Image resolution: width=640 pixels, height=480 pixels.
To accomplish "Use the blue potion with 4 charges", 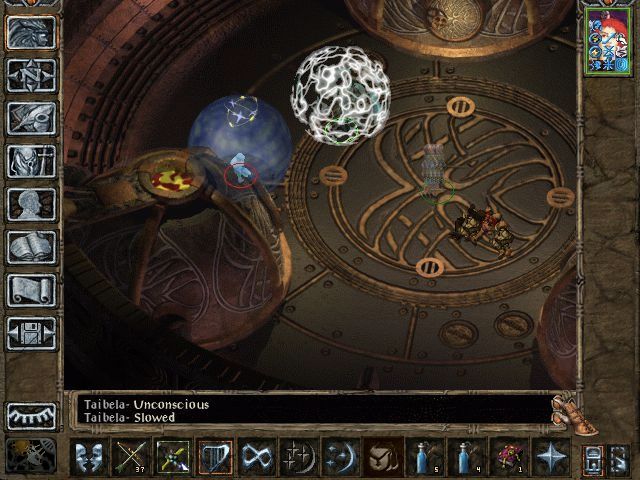I will [x=467, y=457].
